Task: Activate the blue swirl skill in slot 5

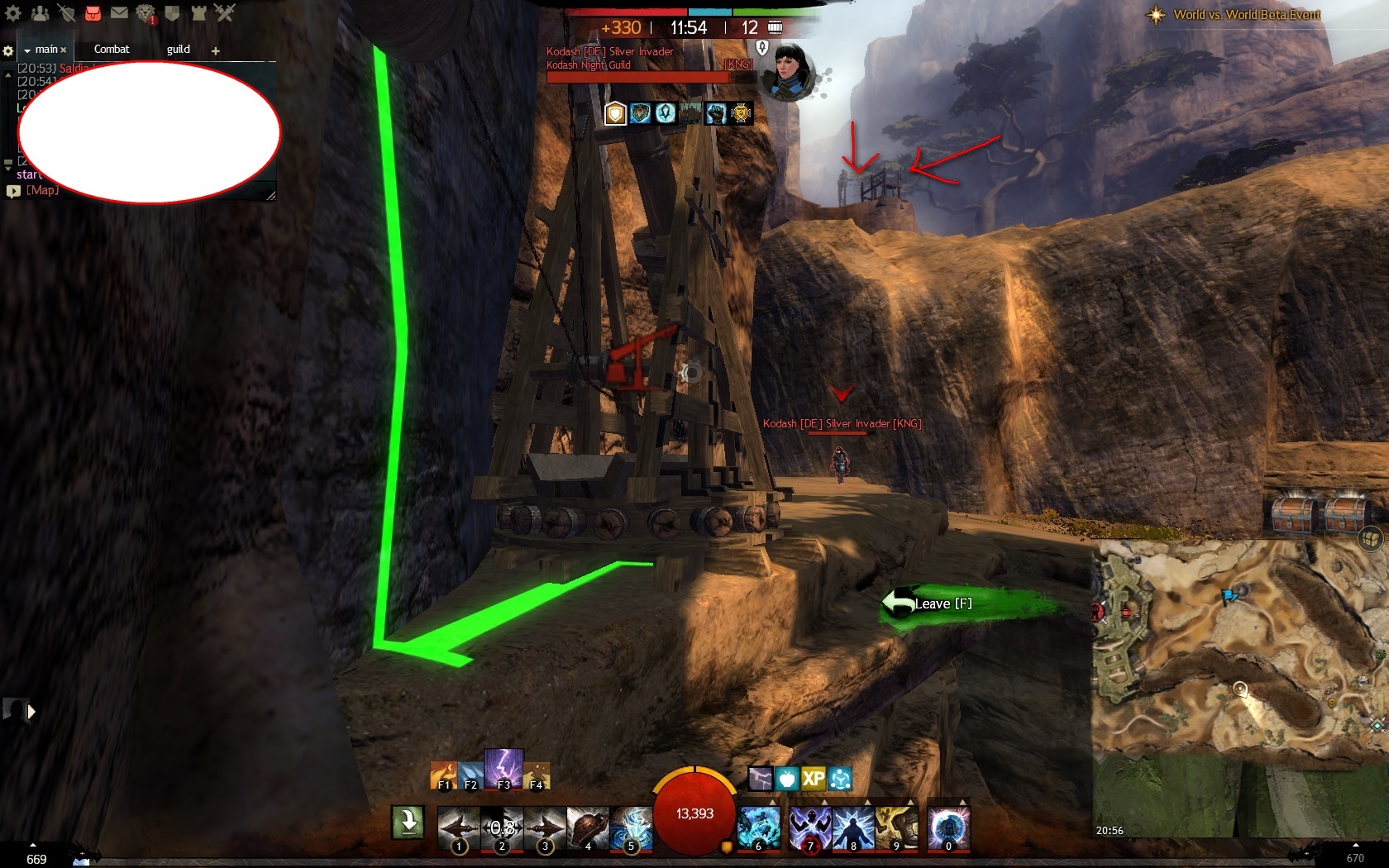Action: click(x=631, y=827)
